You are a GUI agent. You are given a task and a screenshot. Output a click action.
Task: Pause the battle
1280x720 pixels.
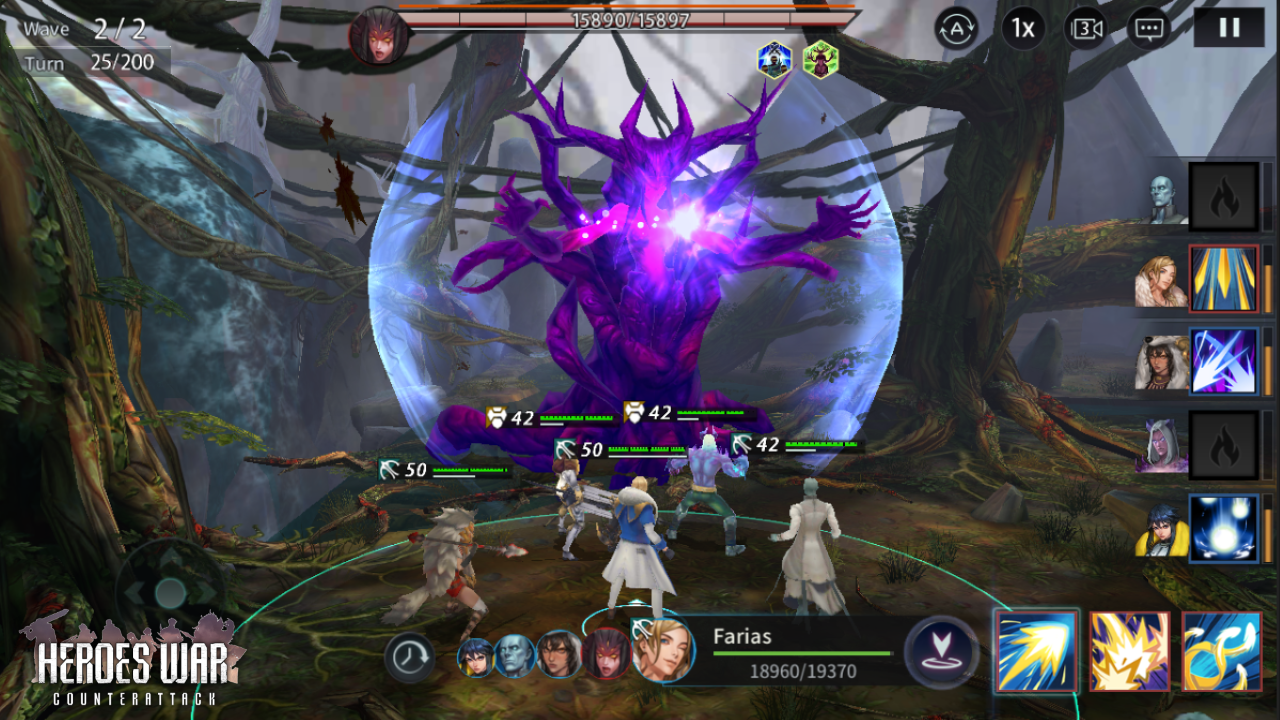click(x=1228, y=28)
